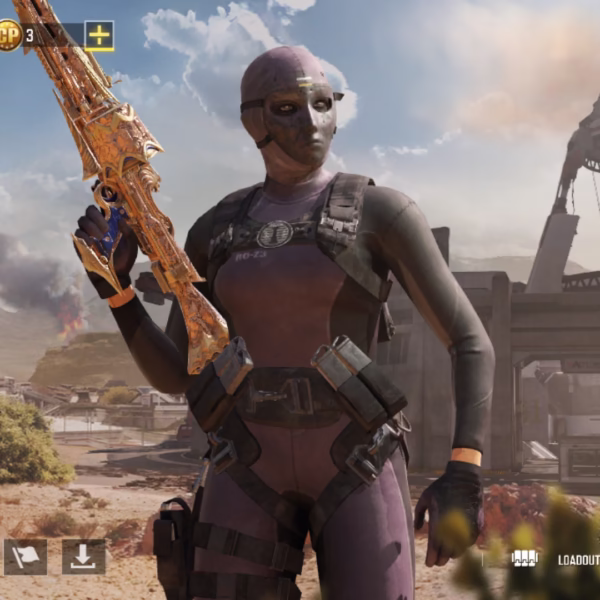The image size is (600, 600).
Task: Open the Loadout menu
Action: click(x=558, y=560)
